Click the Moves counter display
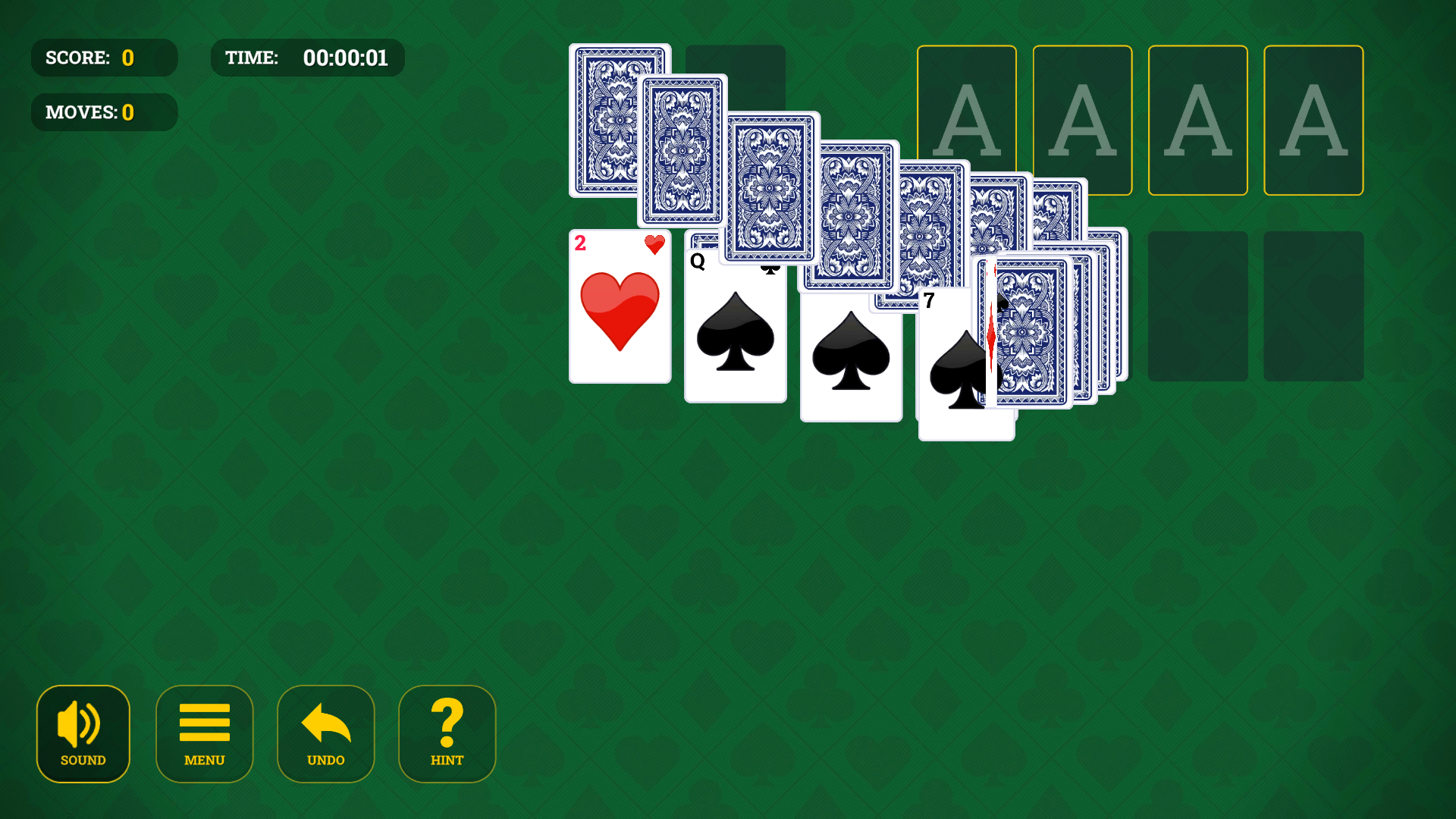This screenshot has height=819, width=1456. (x=104, y=111)
